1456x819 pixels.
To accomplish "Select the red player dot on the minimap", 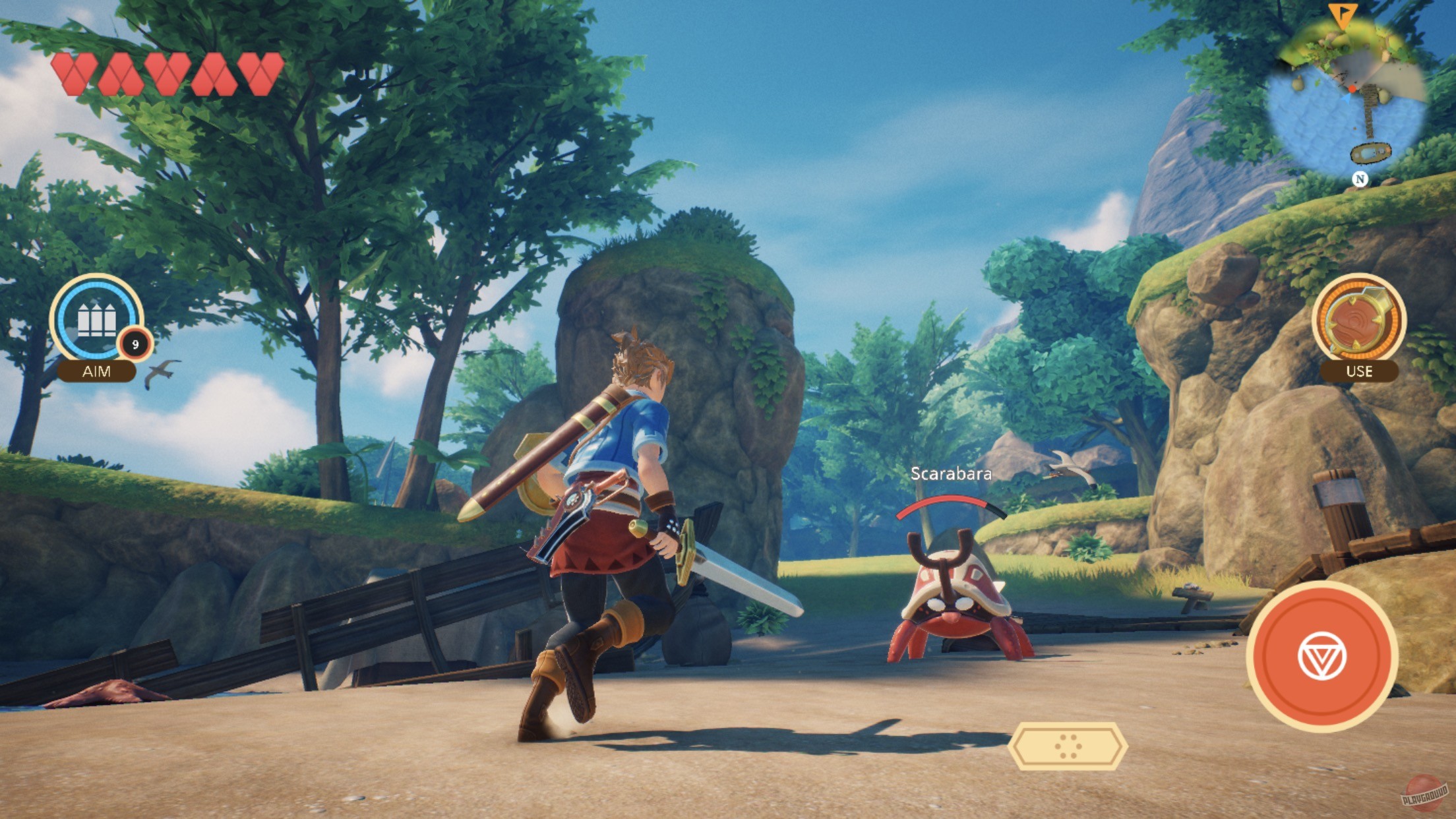I will (1352, 89).
